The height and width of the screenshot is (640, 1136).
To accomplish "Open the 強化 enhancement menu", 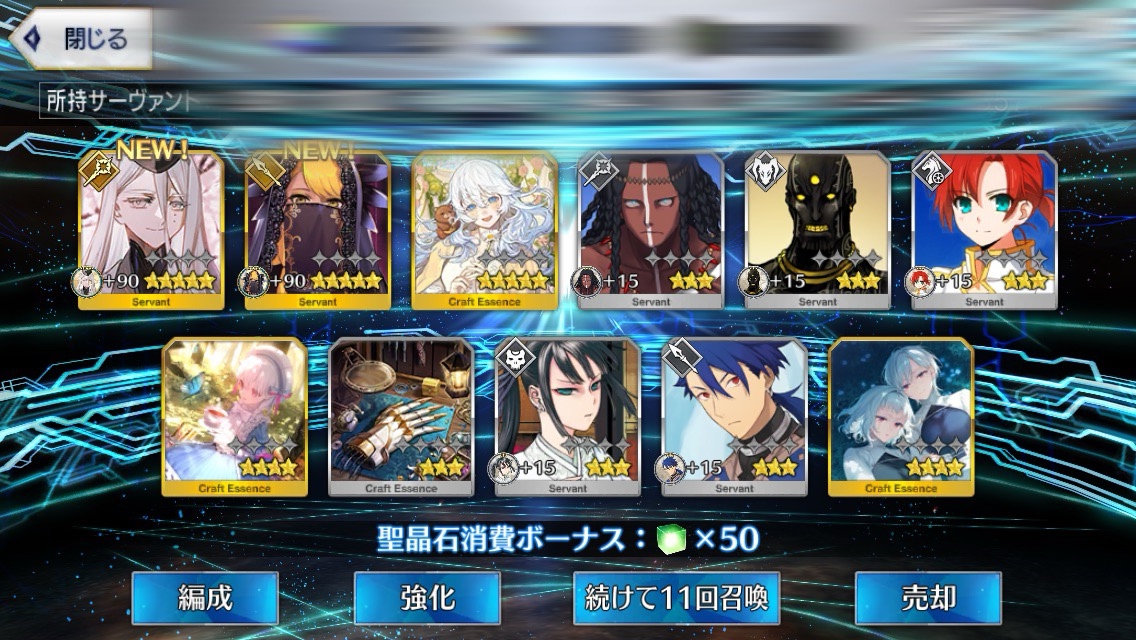I will click(x=427, y=598).
